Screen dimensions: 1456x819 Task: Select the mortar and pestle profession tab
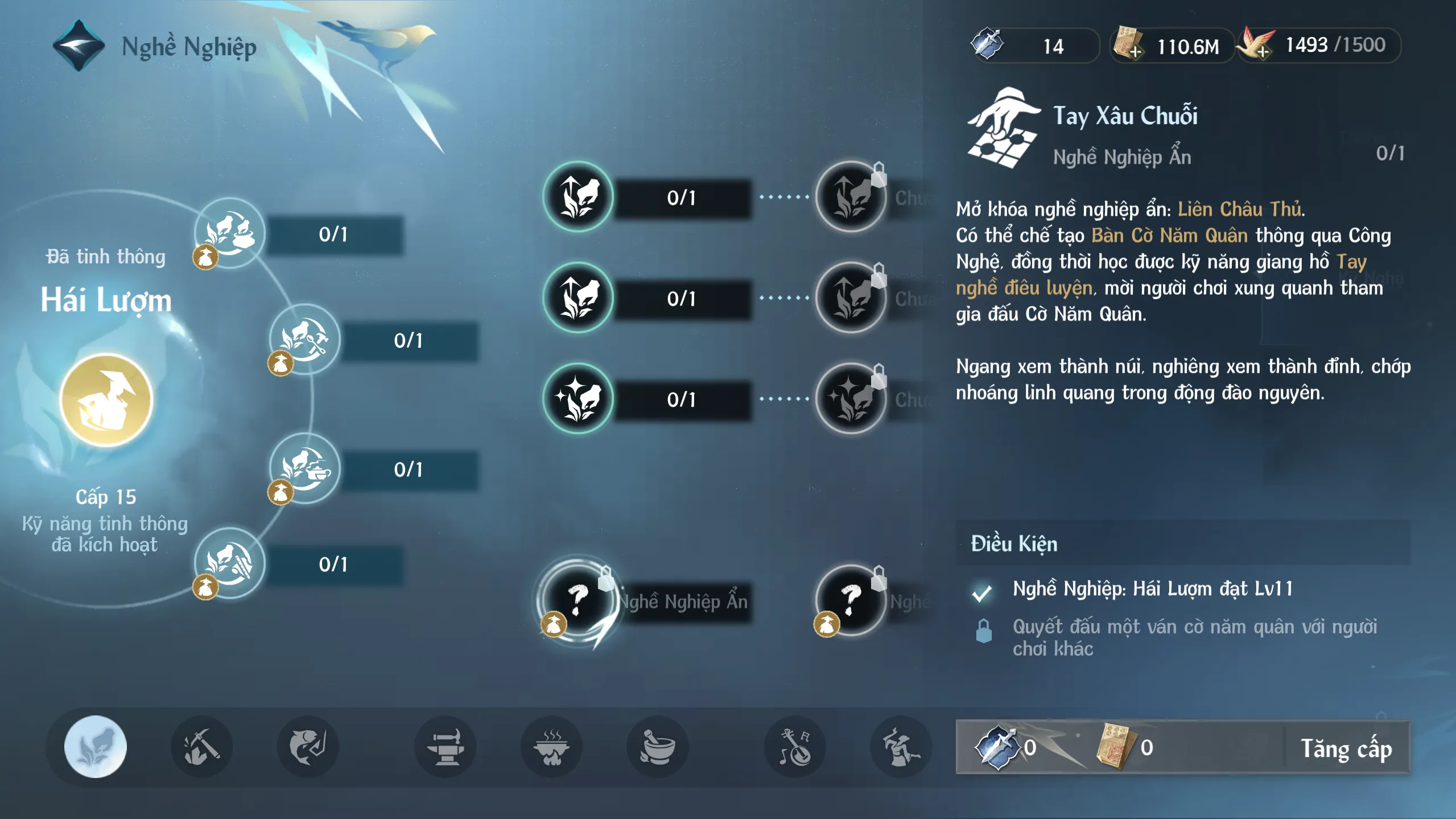point(657,747)
